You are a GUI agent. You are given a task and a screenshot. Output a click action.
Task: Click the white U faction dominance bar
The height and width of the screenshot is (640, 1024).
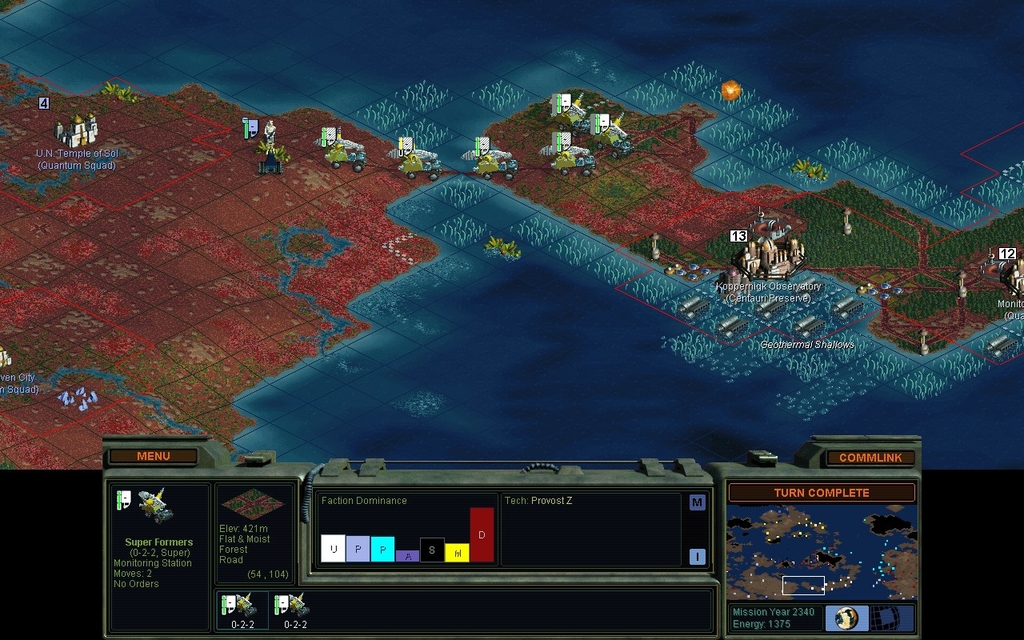(333, 548)
